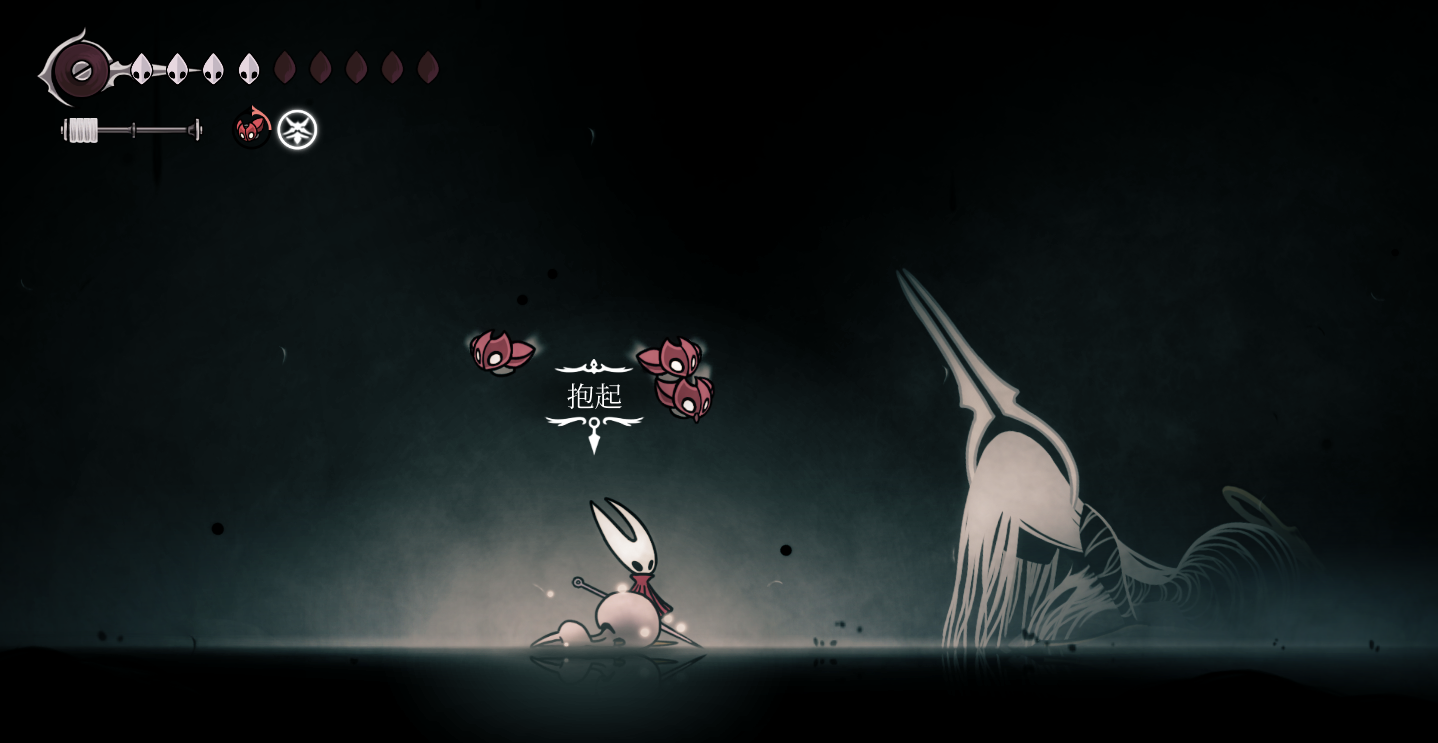Screen dimensions: 1438x743
Task: Activate the glowing white silk skill icon
Action: tap(297, 130)
